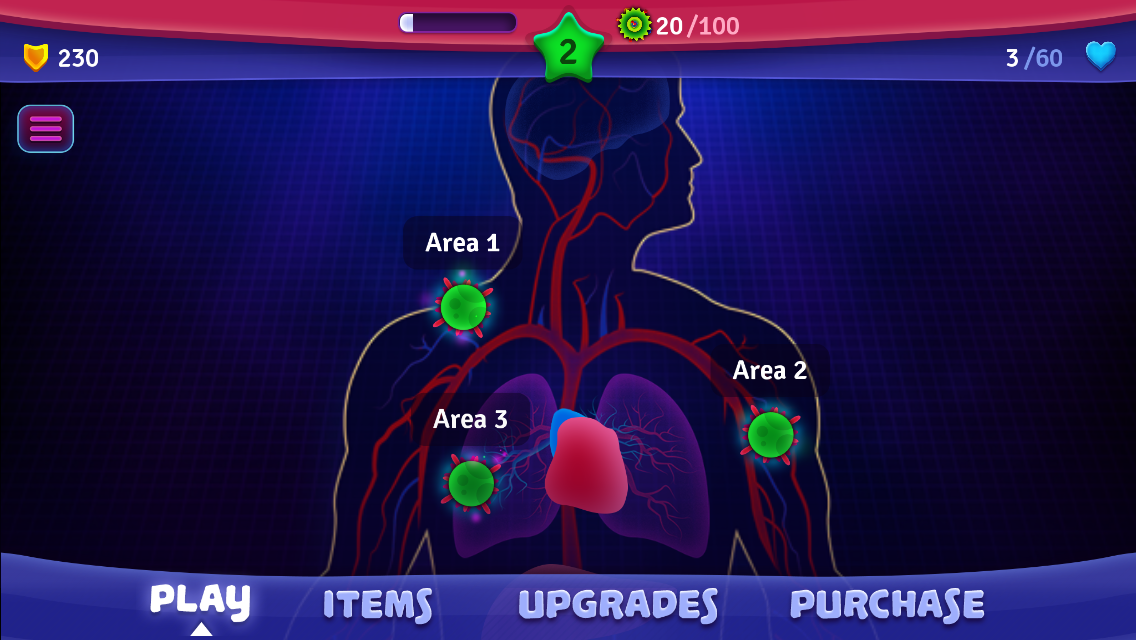The height and width of the screenshot is (640, 1136).
Task: Click the blue heart lives icon
Action: [1100, 56]
